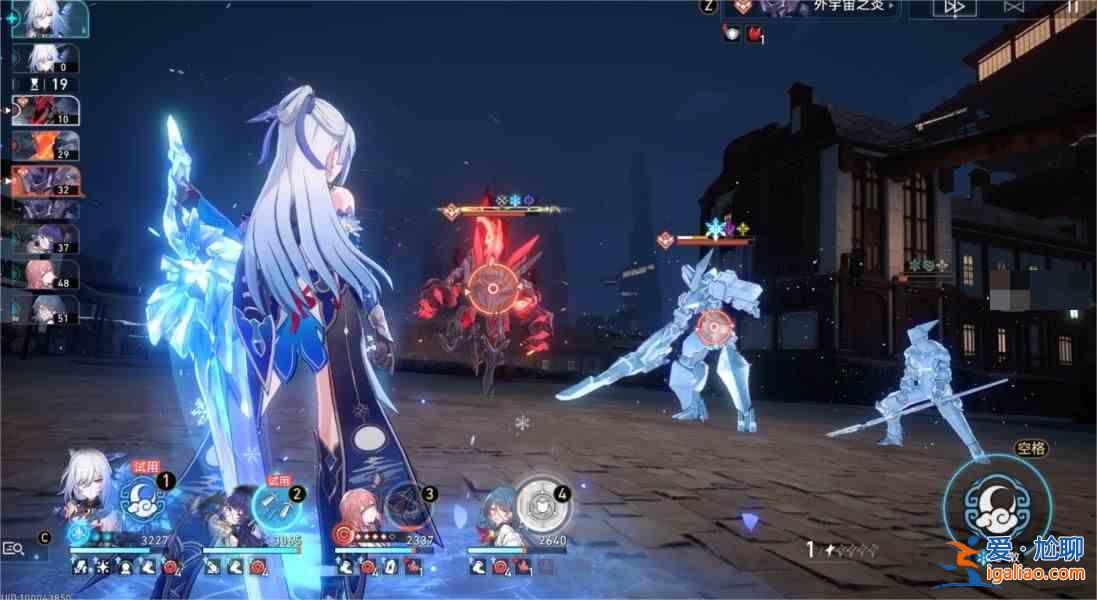Select the turn order entry numbered 32

(x=46, y=180)
